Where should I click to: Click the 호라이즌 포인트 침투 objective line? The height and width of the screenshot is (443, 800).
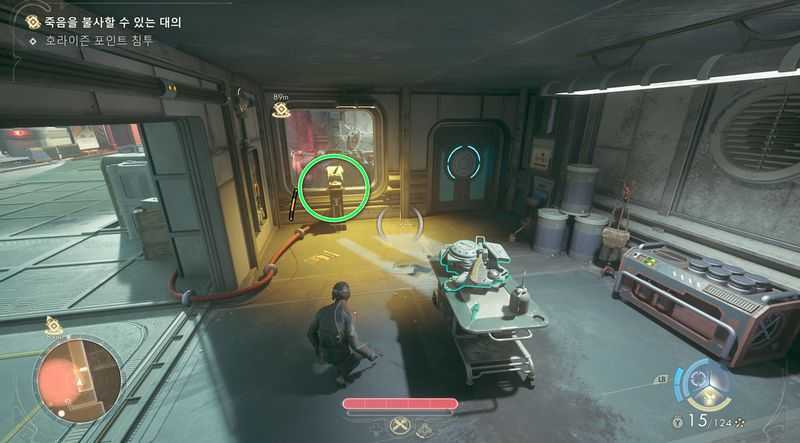(x=97, y=42)
